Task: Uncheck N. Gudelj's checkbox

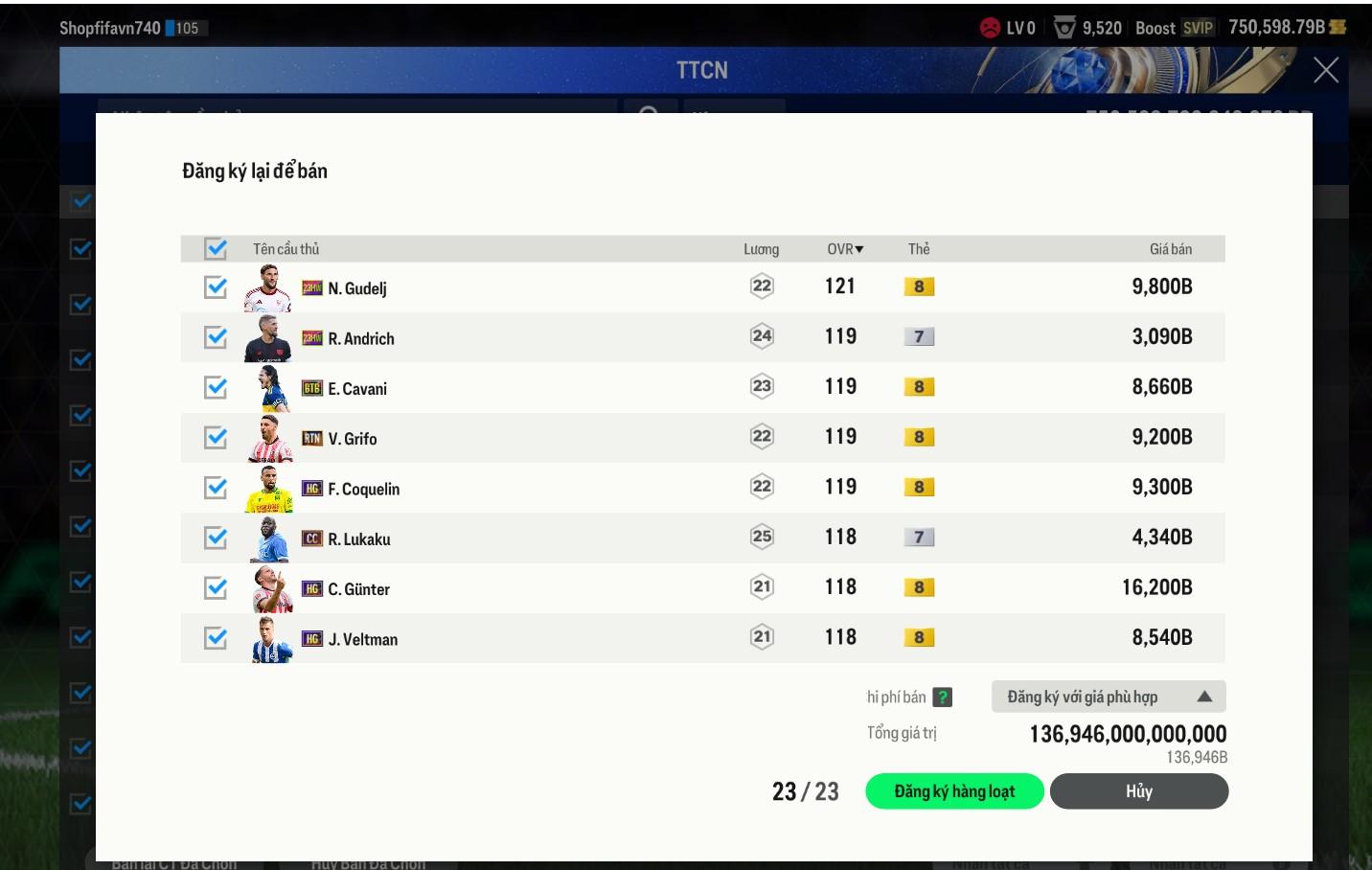Action: click(x=216, y=287)
